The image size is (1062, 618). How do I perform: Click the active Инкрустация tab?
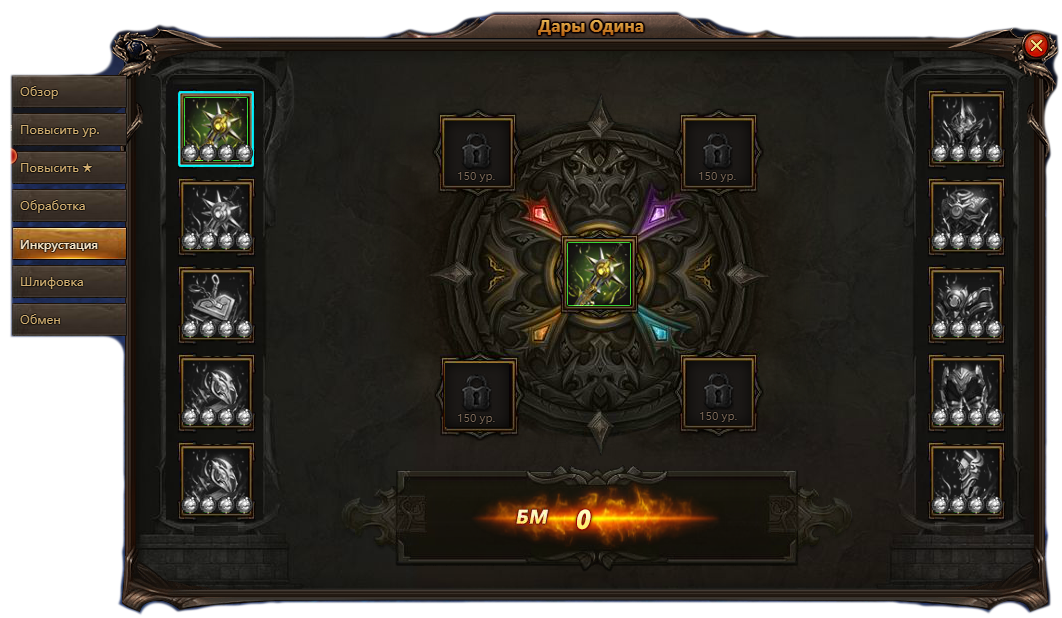(x=68, y=244)
